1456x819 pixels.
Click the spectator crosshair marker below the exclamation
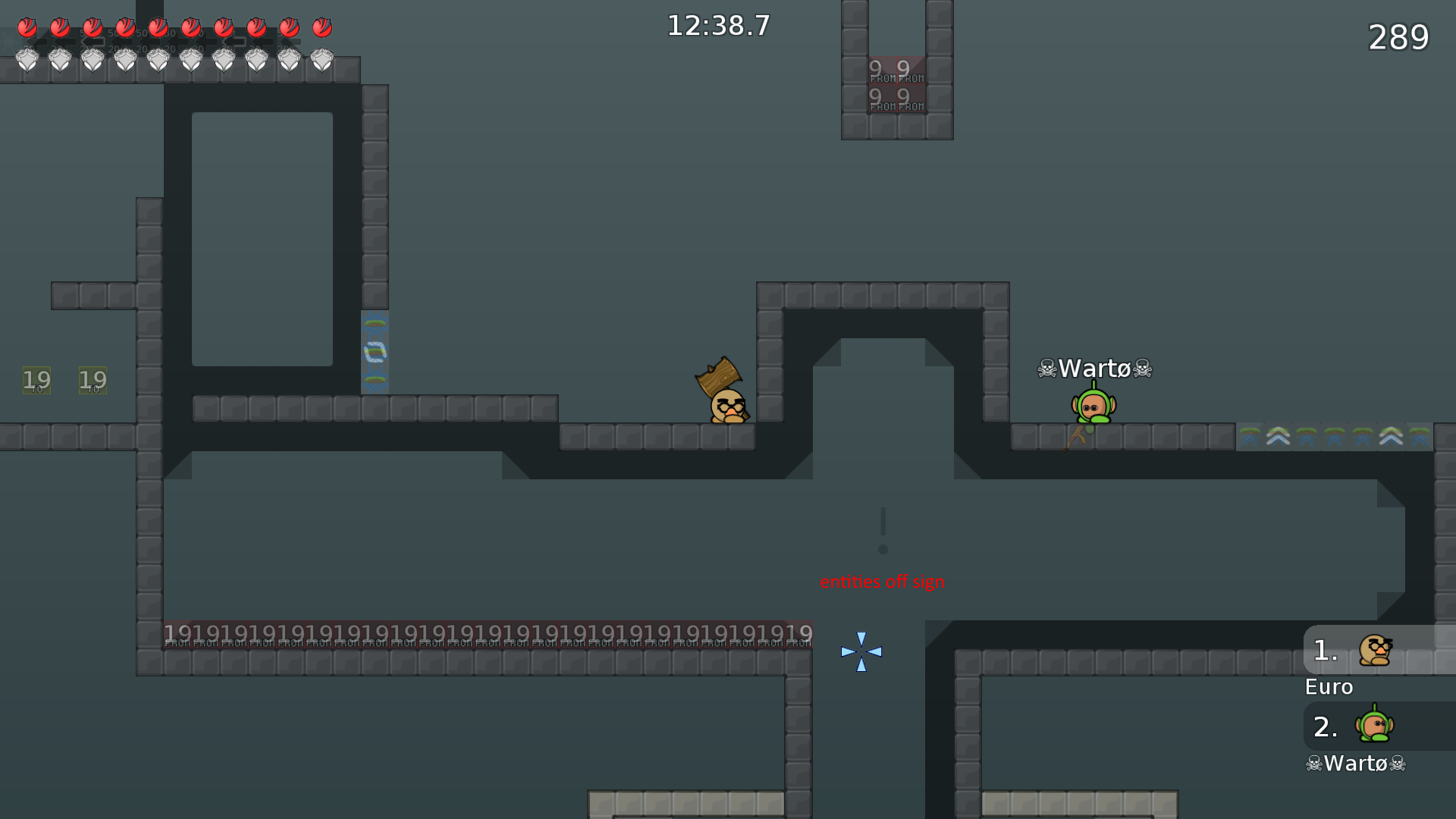point(861,651)
